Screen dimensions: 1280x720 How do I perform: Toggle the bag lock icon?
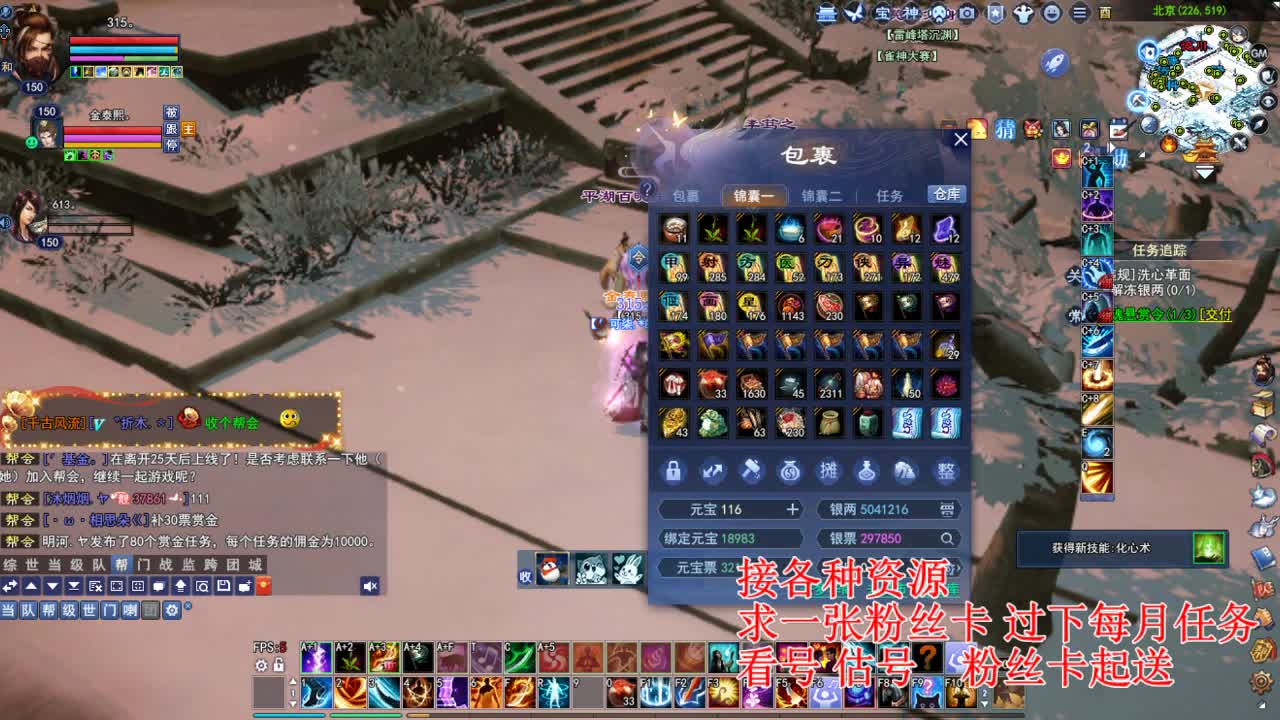(x=672, y=470)
